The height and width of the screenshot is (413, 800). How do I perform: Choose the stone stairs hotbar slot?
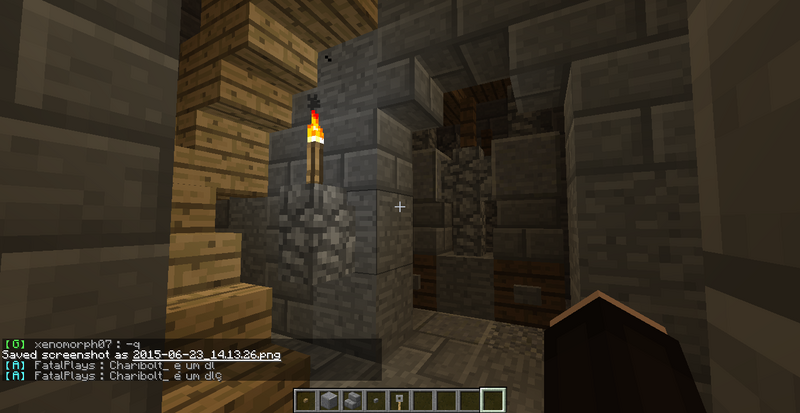[352, 401]
